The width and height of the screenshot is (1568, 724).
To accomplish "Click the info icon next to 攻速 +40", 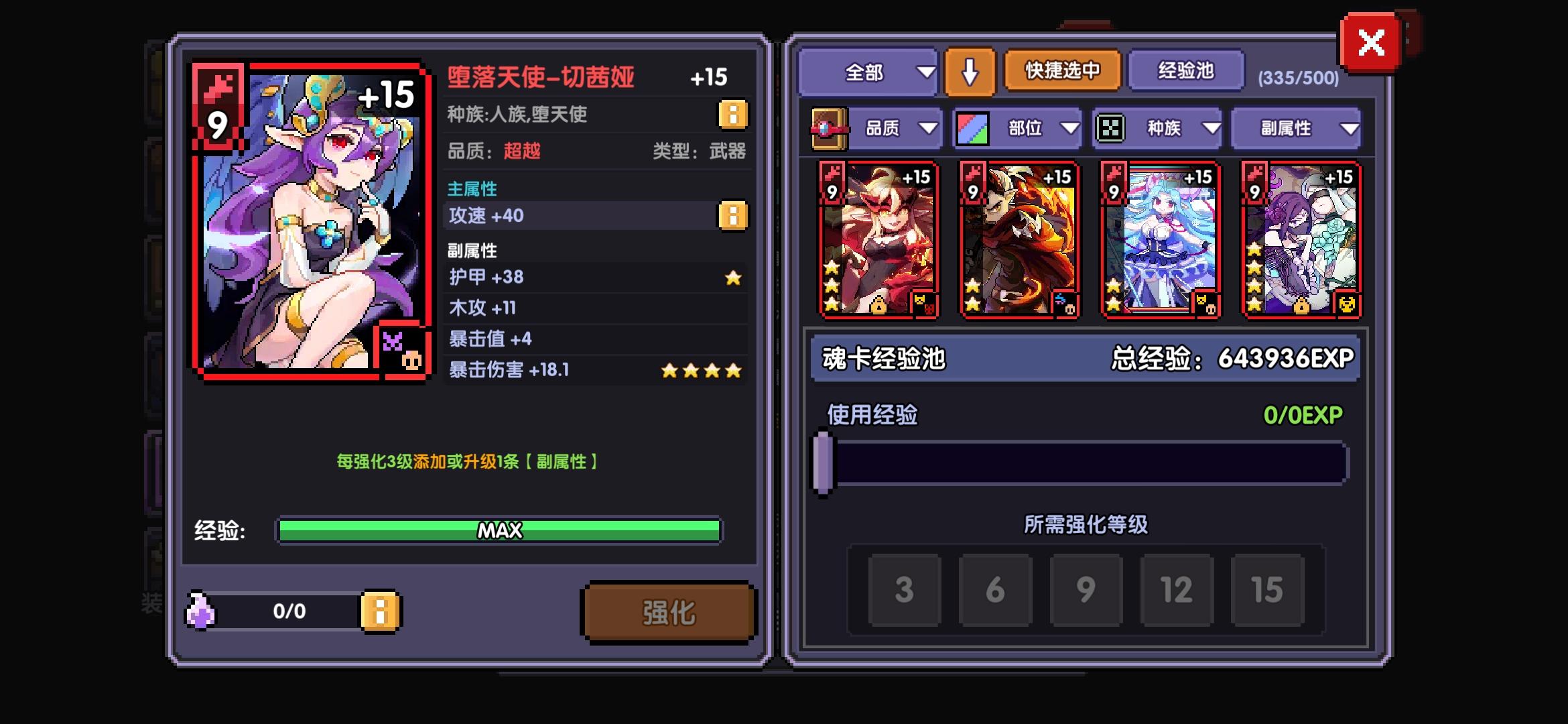I will [x=732, y=216].
